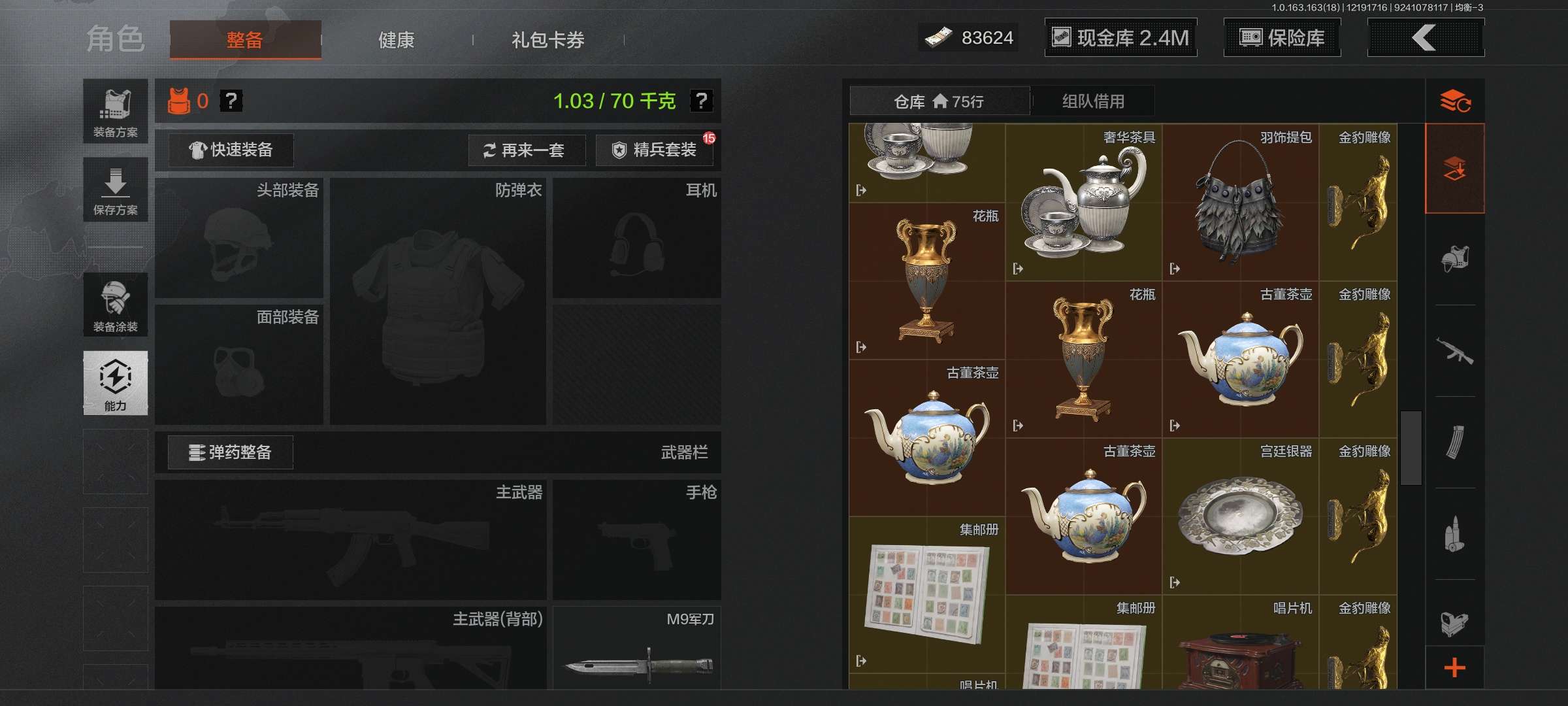Screen dimensions: 1568x706
Task: Click the plus icon at sidebar bottom
Action: pos(1456,668)
